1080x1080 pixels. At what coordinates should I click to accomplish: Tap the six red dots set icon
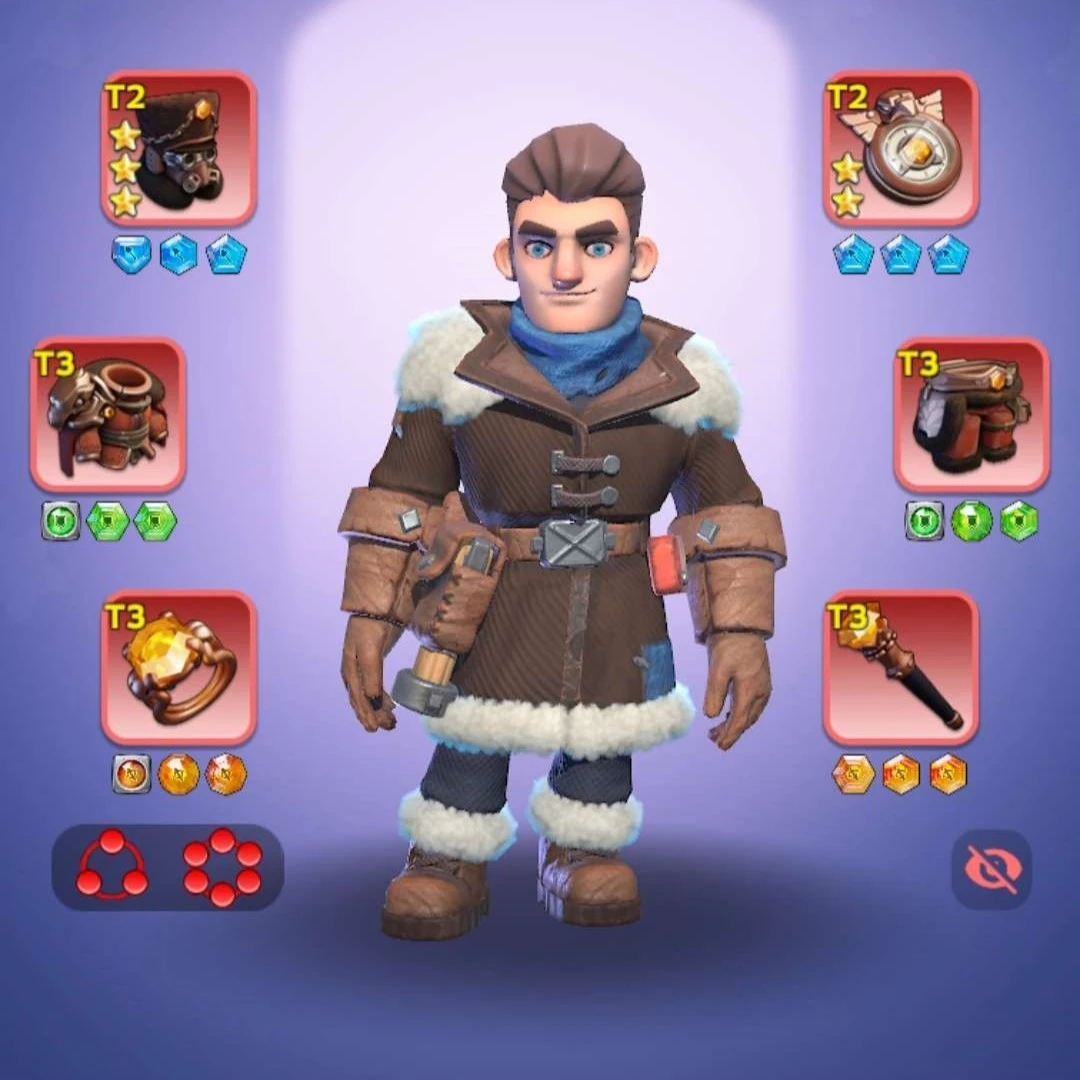coord(222,866)
